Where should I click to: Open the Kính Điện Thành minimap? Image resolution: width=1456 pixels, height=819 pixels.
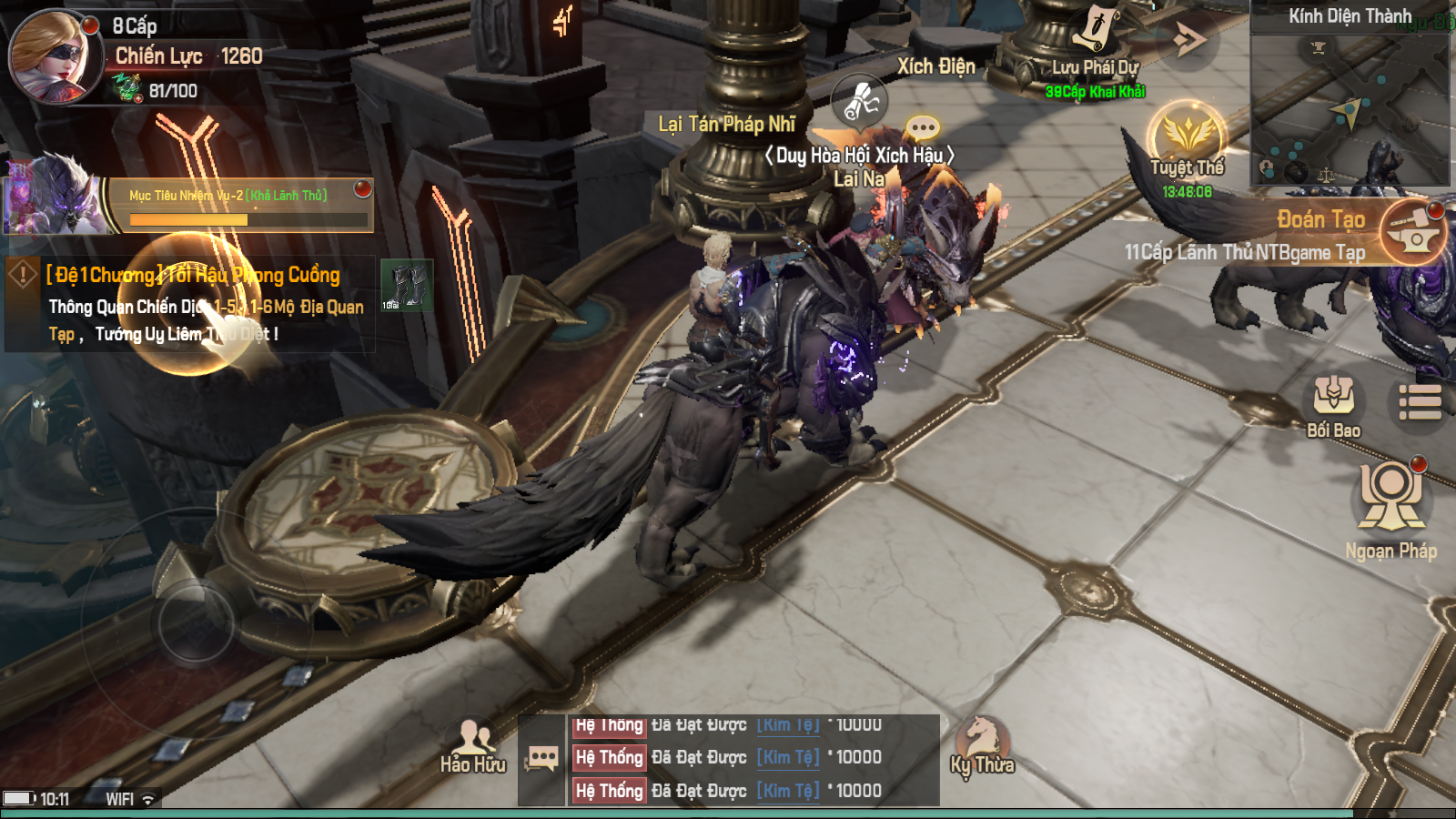1350,100
